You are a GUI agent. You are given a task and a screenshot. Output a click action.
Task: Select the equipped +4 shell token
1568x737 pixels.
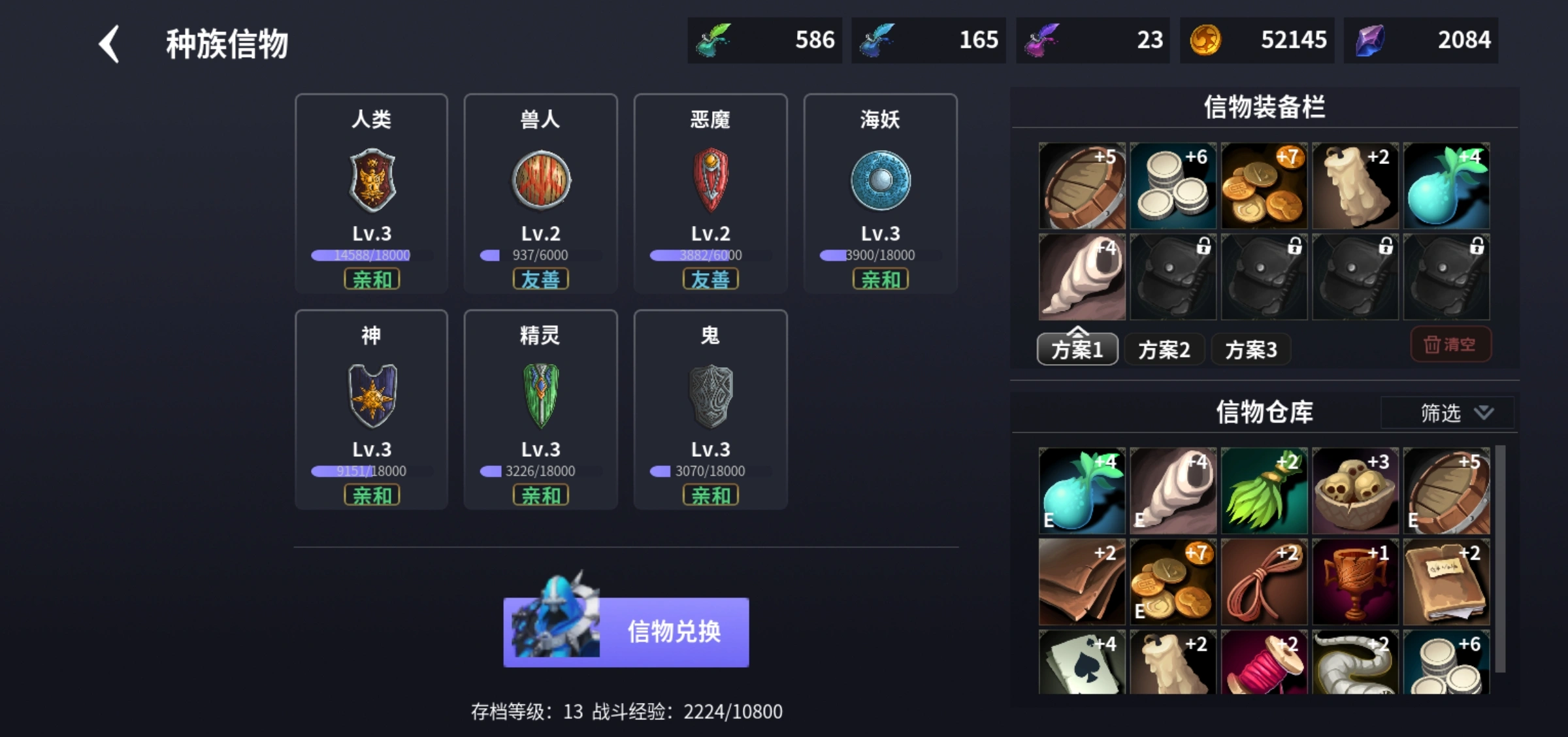[1081, 276]
